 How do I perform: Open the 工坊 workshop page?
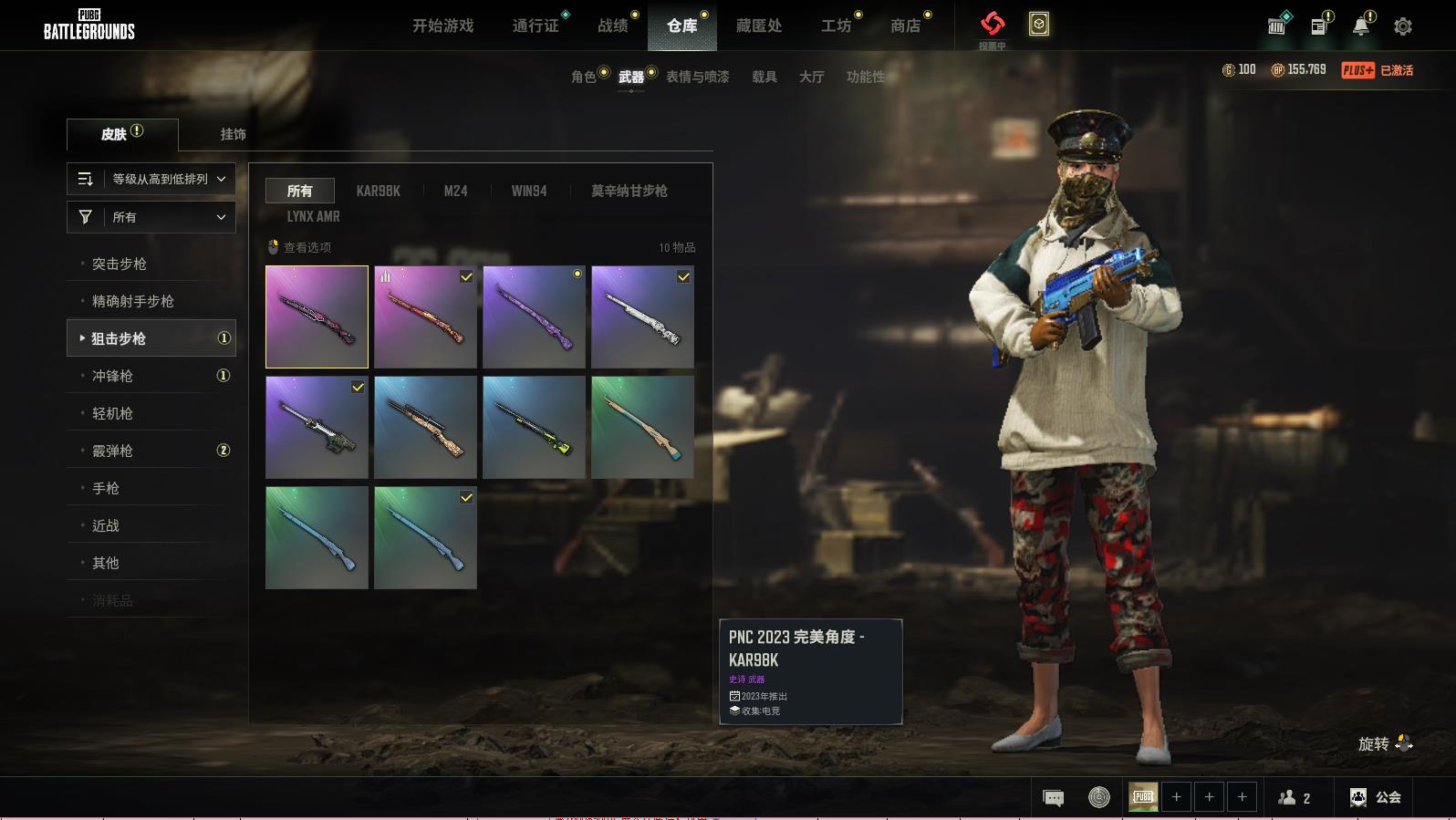tap(836, 26)
